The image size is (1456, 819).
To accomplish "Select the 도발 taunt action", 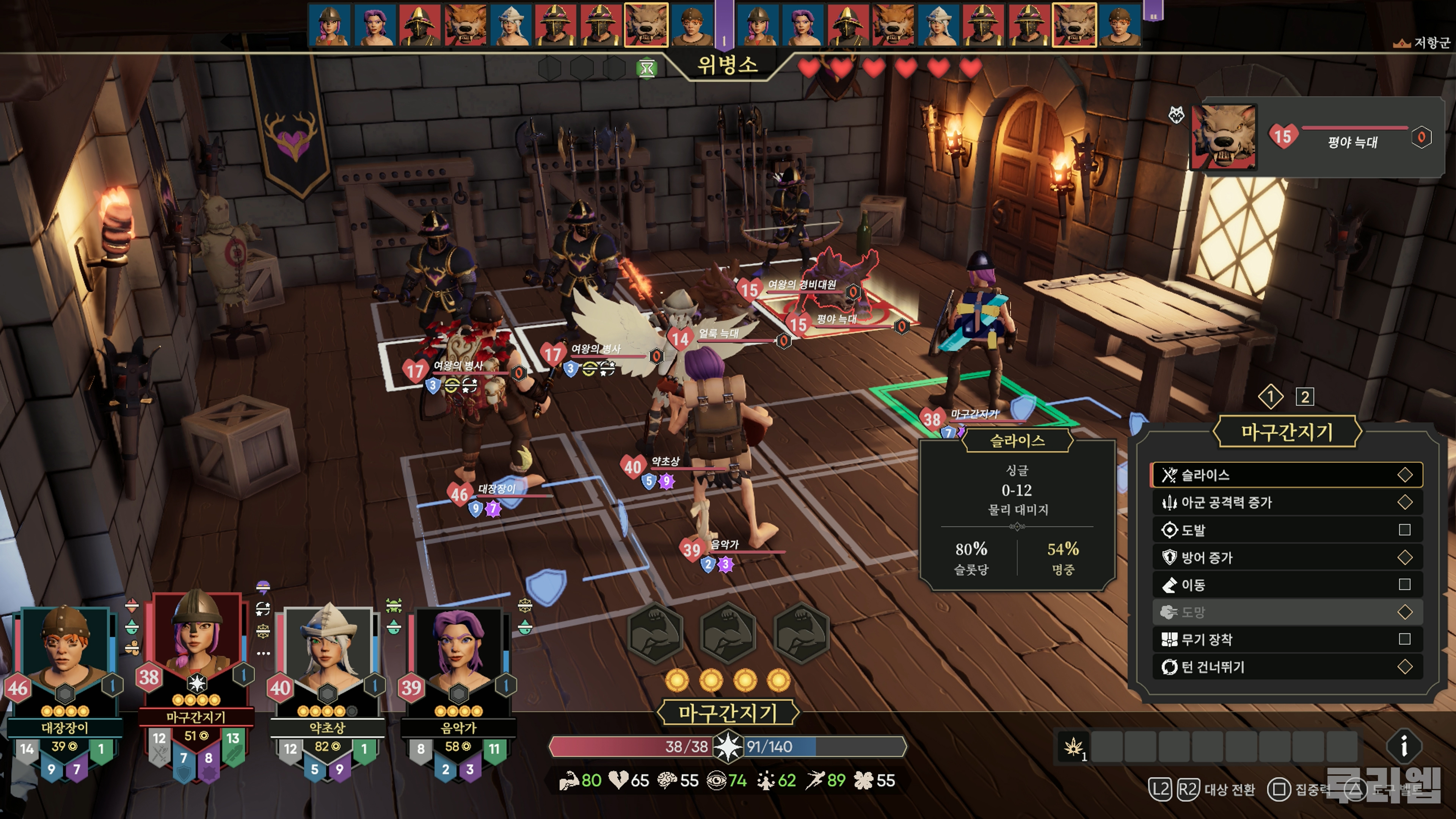I will click(x=1287, y=530).
